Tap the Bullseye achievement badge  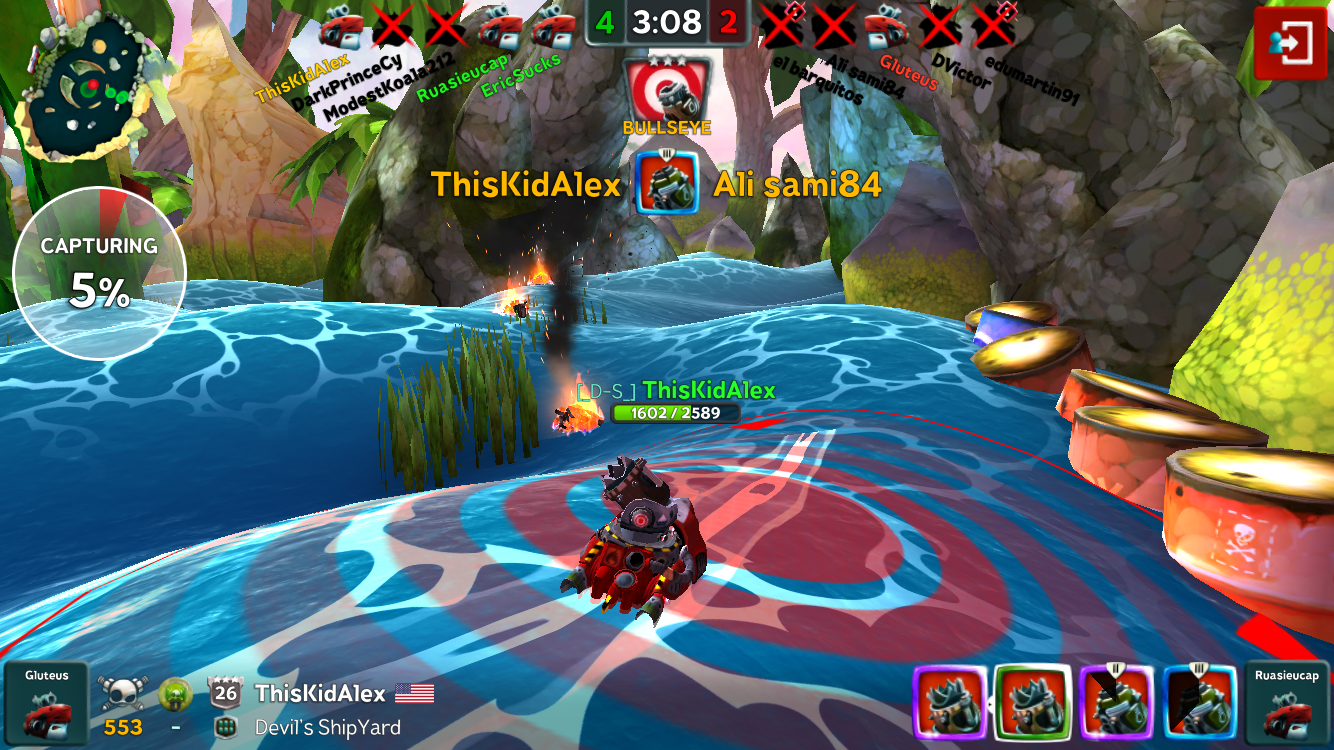point(667,90)
